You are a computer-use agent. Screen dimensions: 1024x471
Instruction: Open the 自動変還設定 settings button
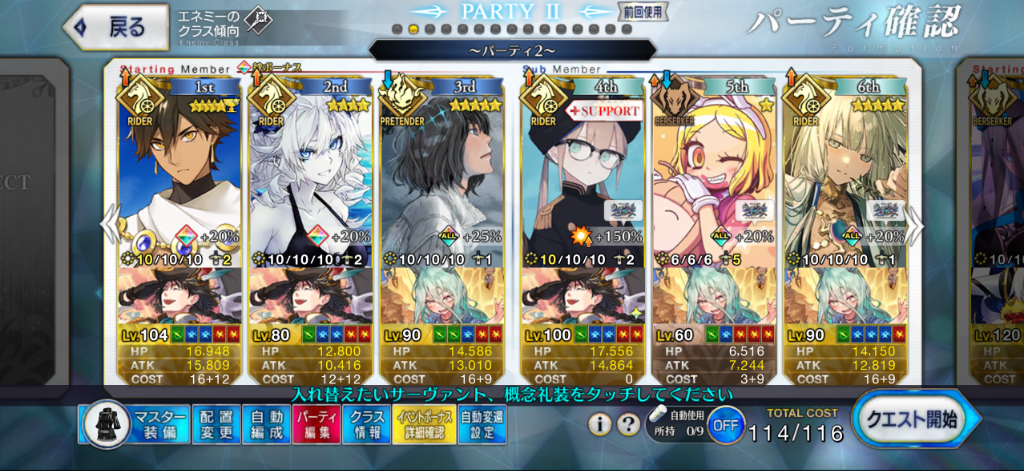[484, 424]
